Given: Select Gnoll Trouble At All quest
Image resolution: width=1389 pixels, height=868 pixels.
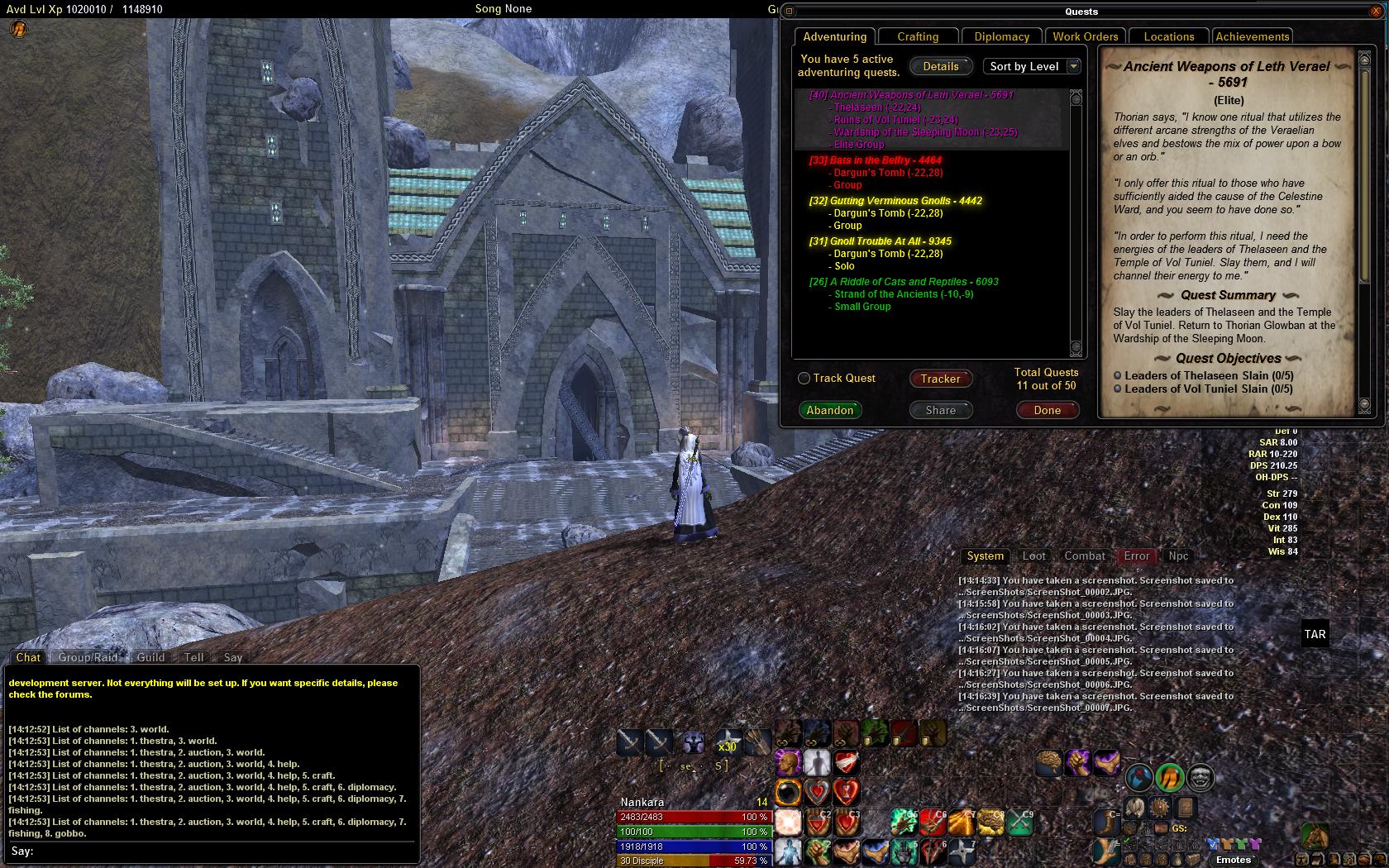Looking at the screenshot, I should tap(881, 241).
